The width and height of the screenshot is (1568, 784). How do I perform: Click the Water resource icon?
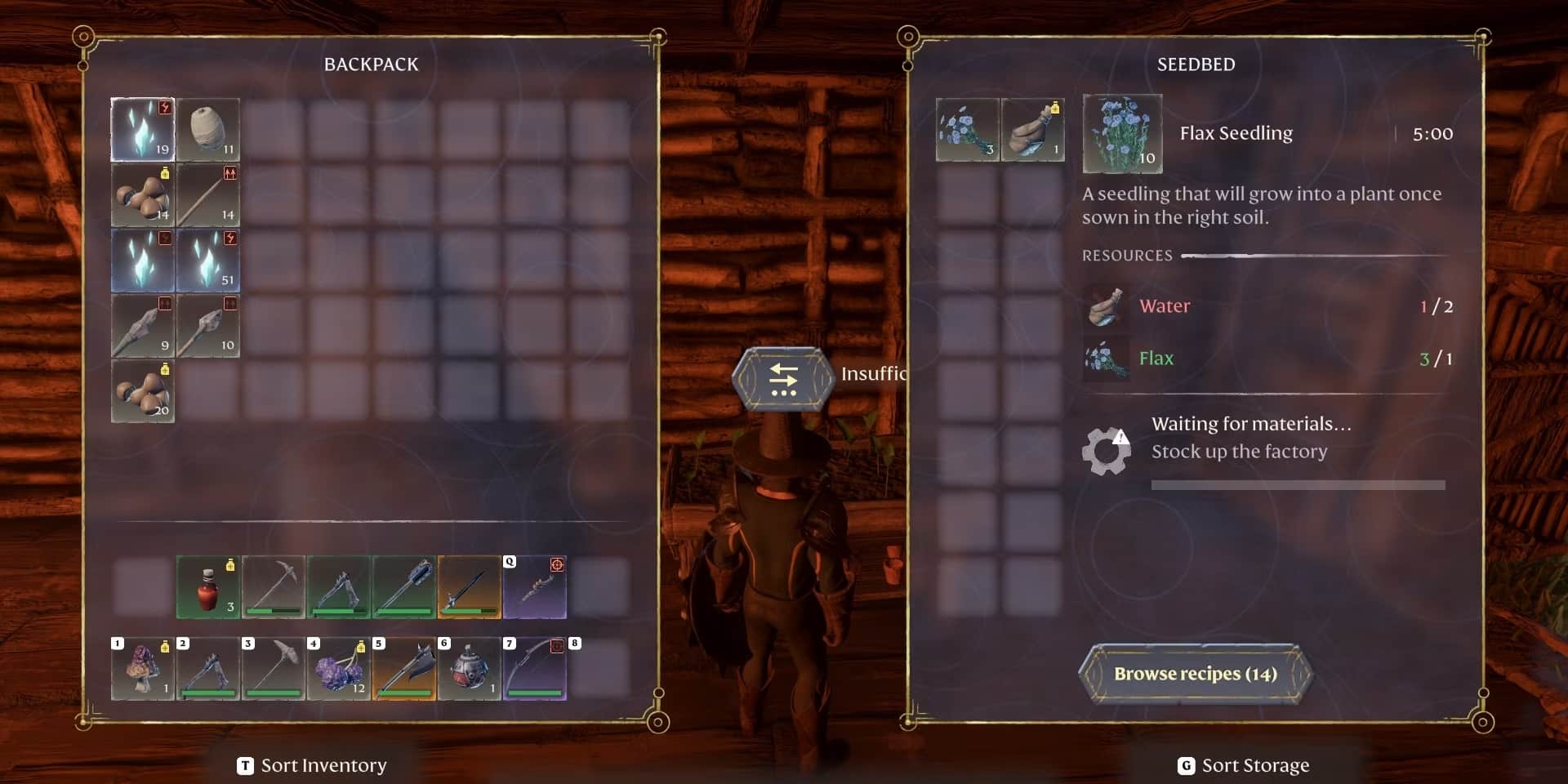click(x=1106, y=307)
